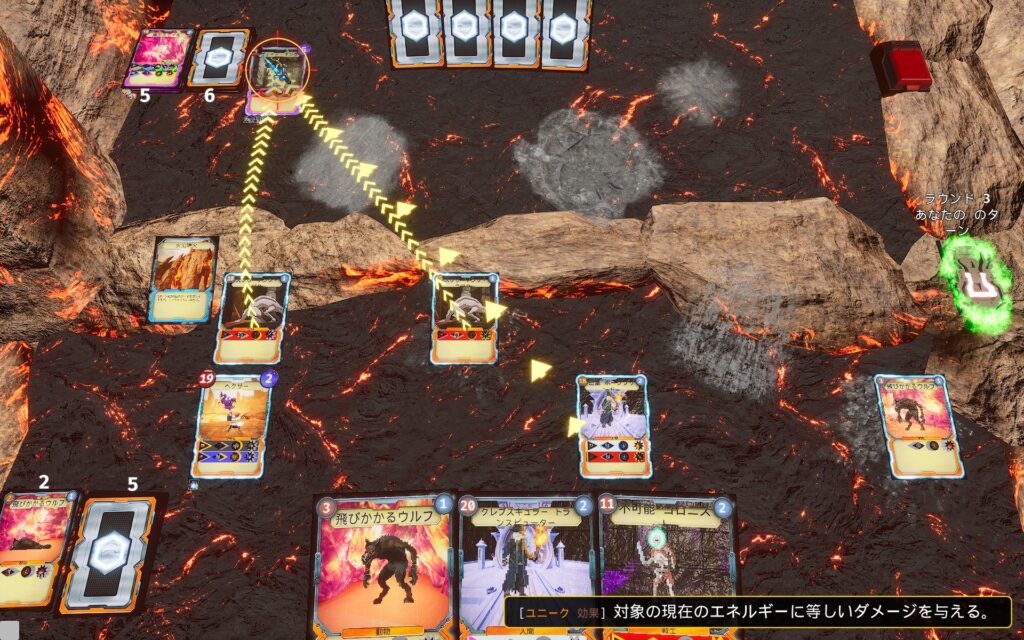
Task: Select the purple-robed mage card on the board
Action: [613, 425]
